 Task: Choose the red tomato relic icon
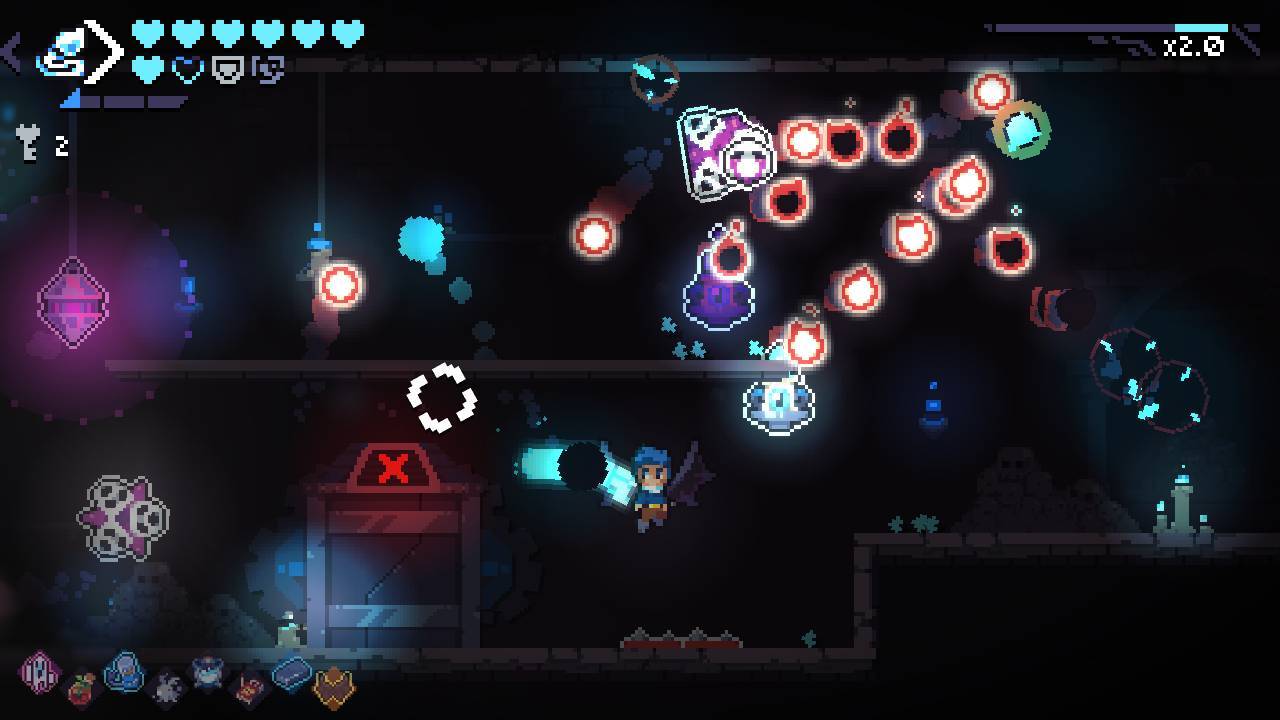[83, 688]
